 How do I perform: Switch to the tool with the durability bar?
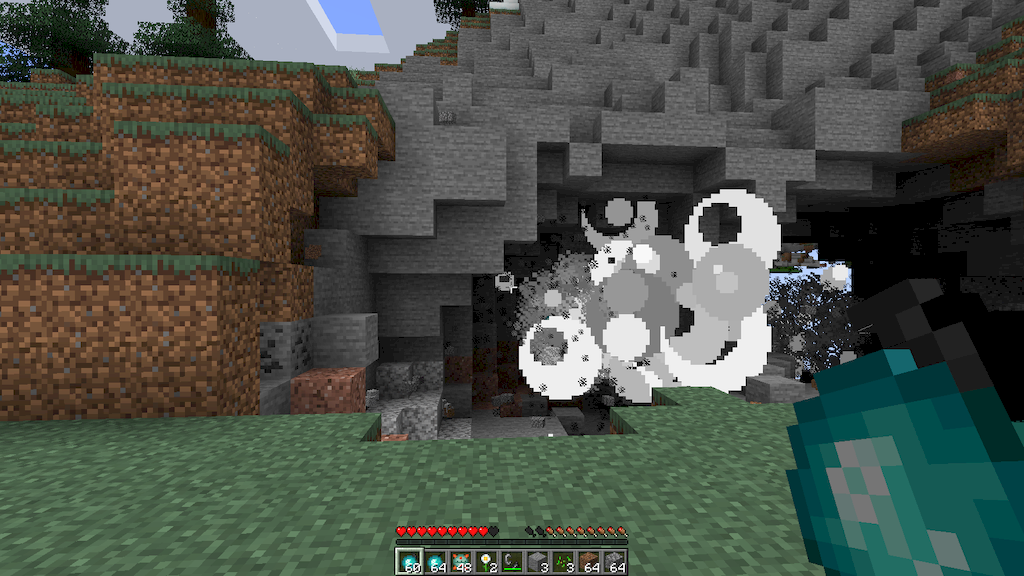512,562
